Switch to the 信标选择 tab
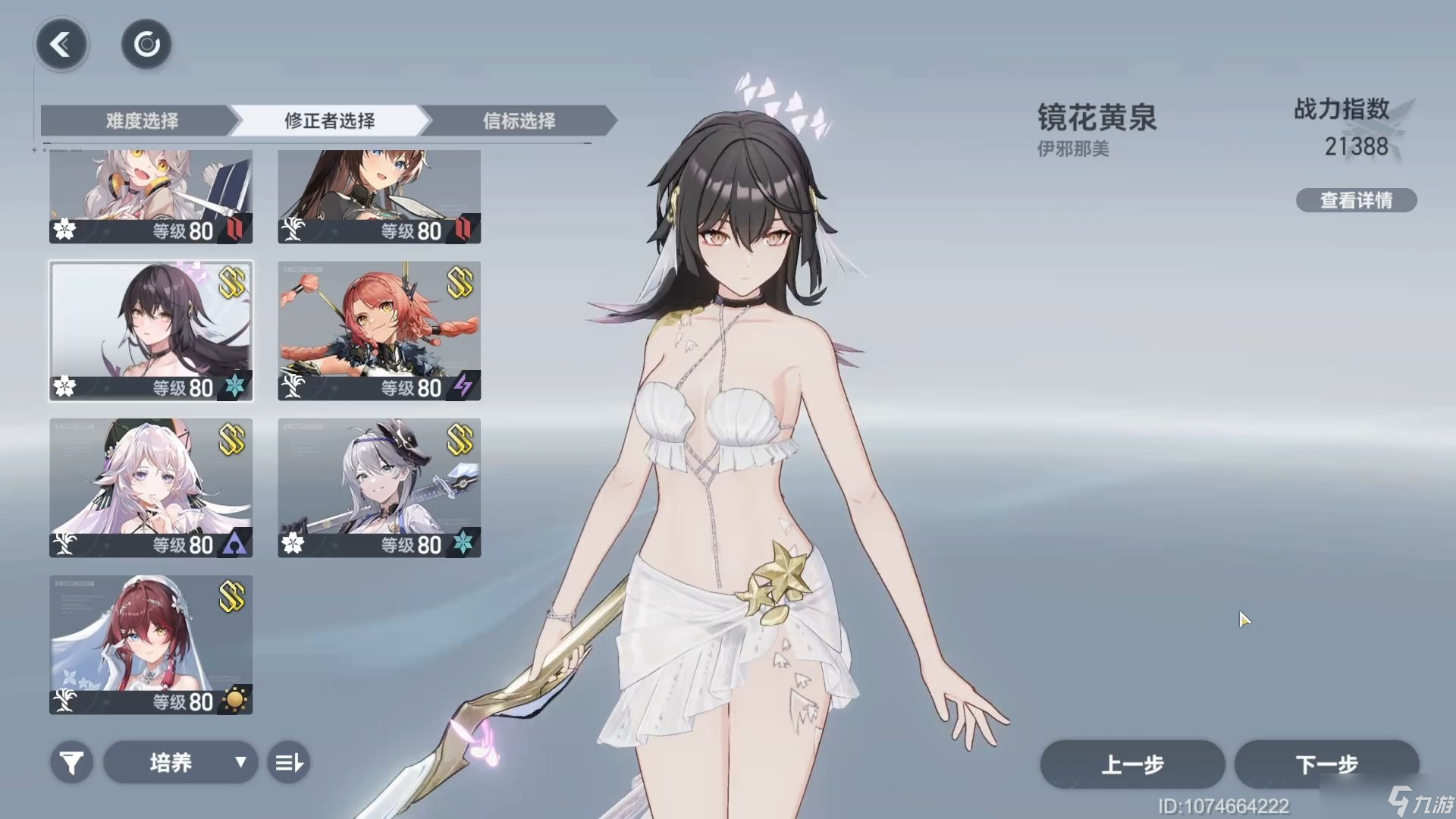The width and height of the screenshot is (1456, 819). tap(519, 121)
